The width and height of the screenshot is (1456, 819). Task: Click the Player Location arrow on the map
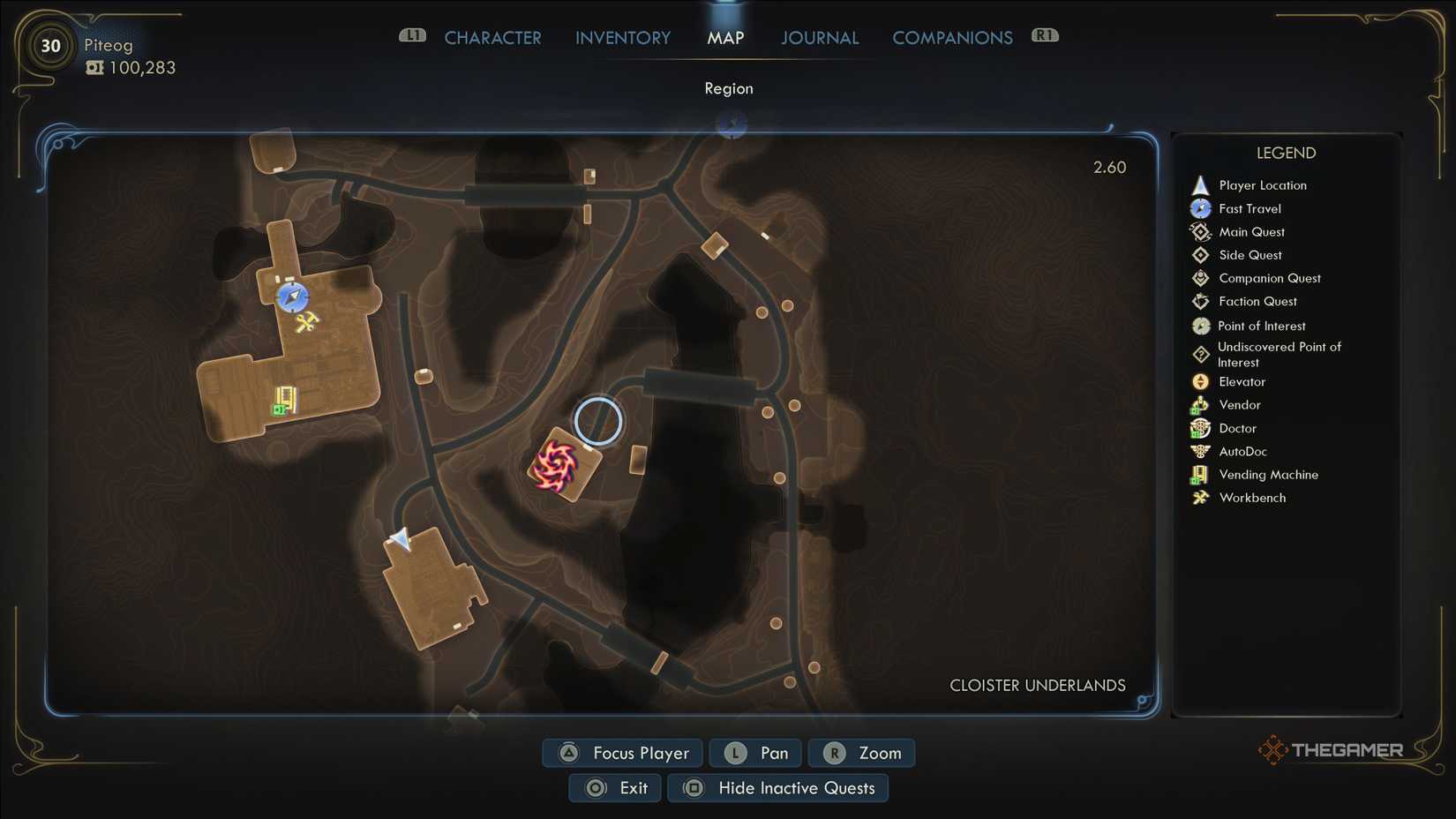pyautogui.click(x=400, y=539)
